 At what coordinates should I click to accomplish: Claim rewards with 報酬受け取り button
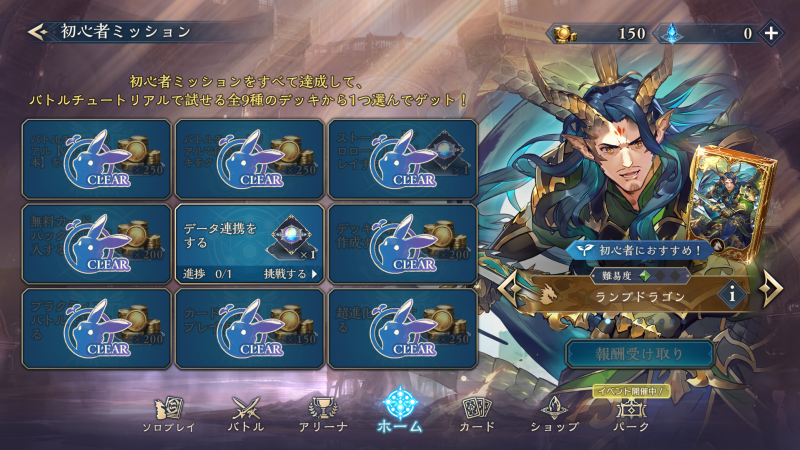point(640,353)
